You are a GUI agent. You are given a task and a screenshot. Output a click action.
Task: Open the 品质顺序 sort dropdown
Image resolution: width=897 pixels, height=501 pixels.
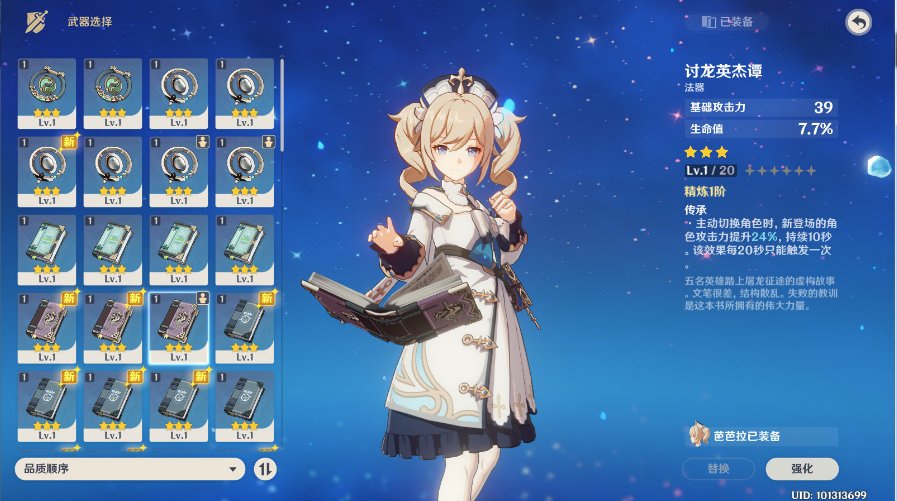(130, 468)
